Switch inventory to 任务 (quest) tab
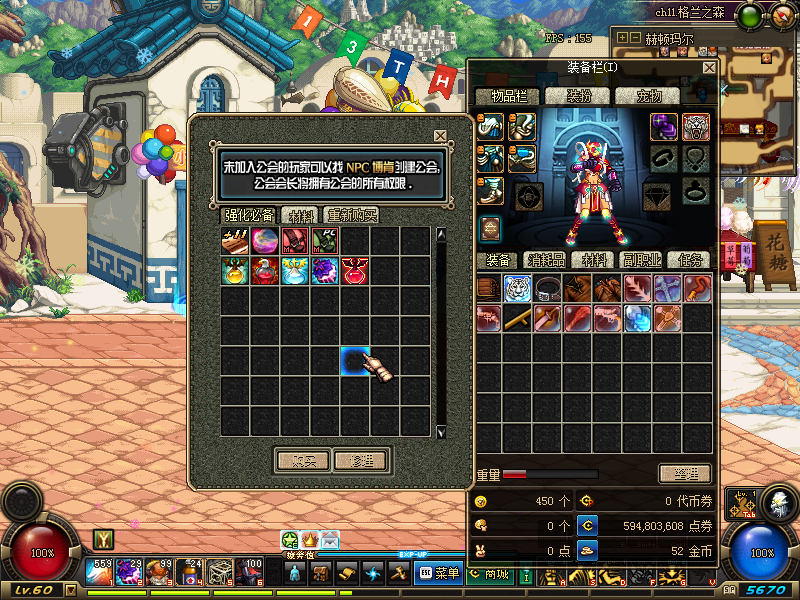This screenshot has height=600, width=800. [688, 261]
